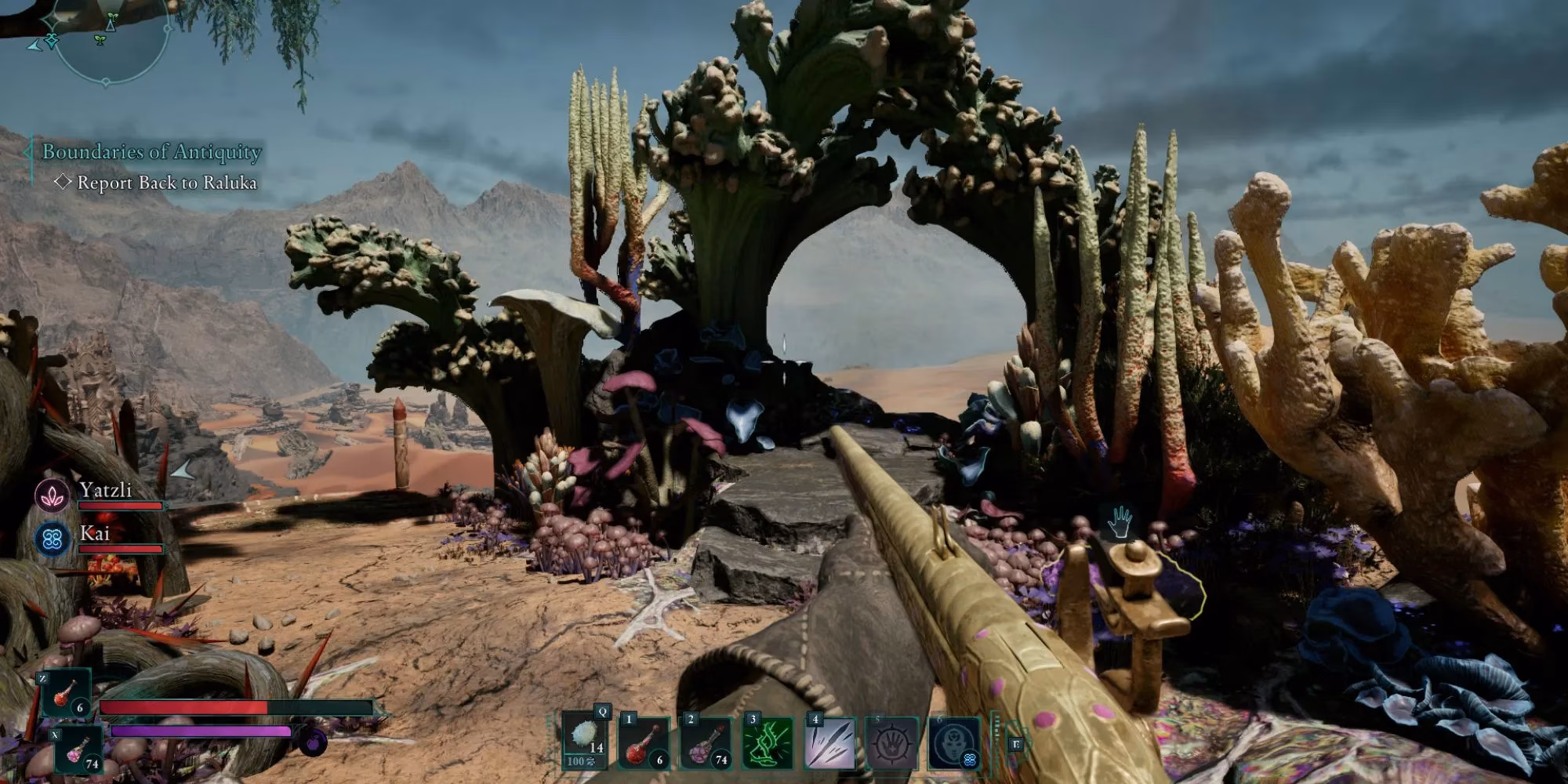Select the red potion in hotbar slot 1
The image size is (1568, 784).
coord(644,742)
